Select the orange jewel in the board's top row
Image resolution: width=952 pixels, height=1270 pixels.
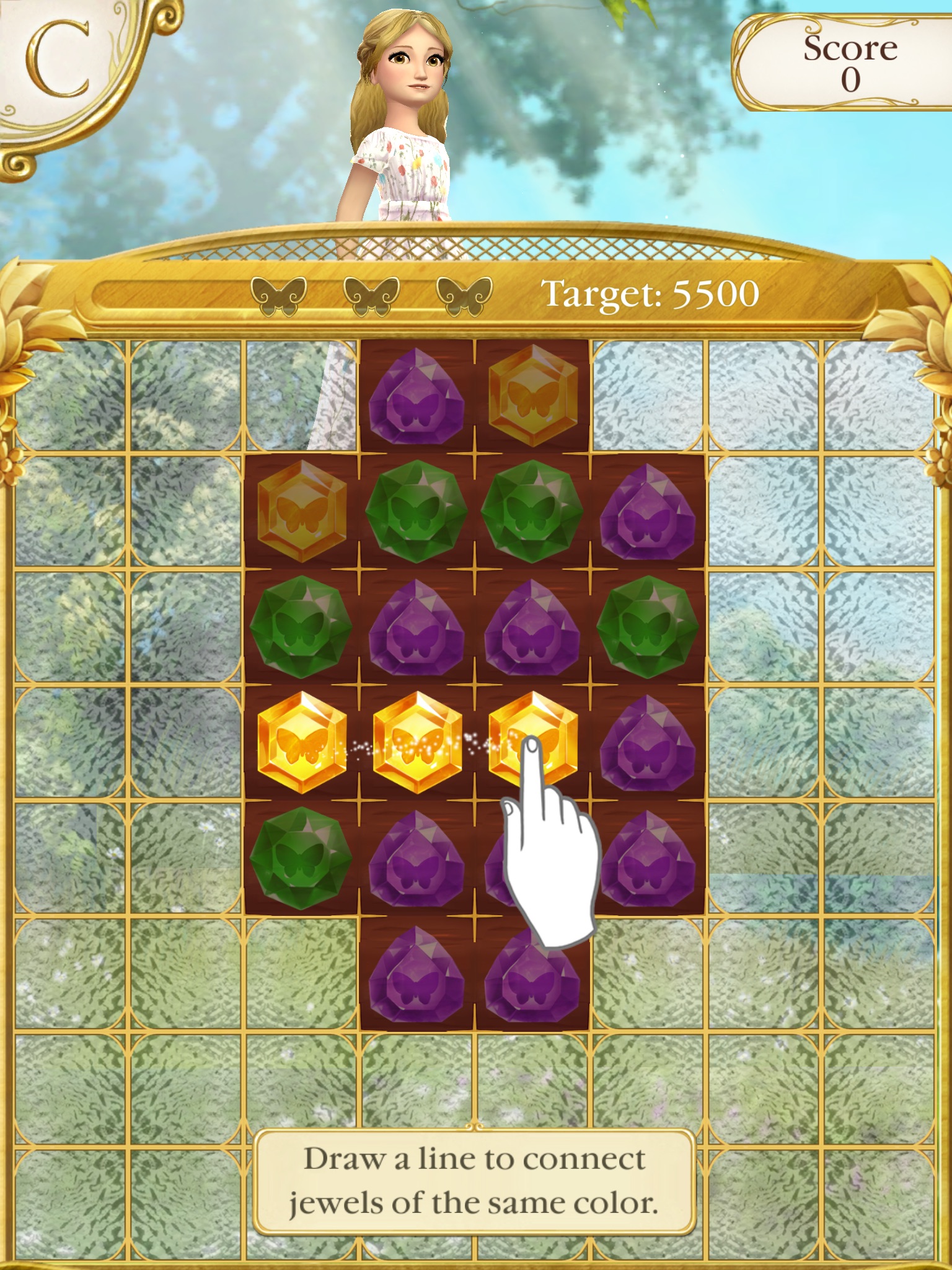click(532, 396)
